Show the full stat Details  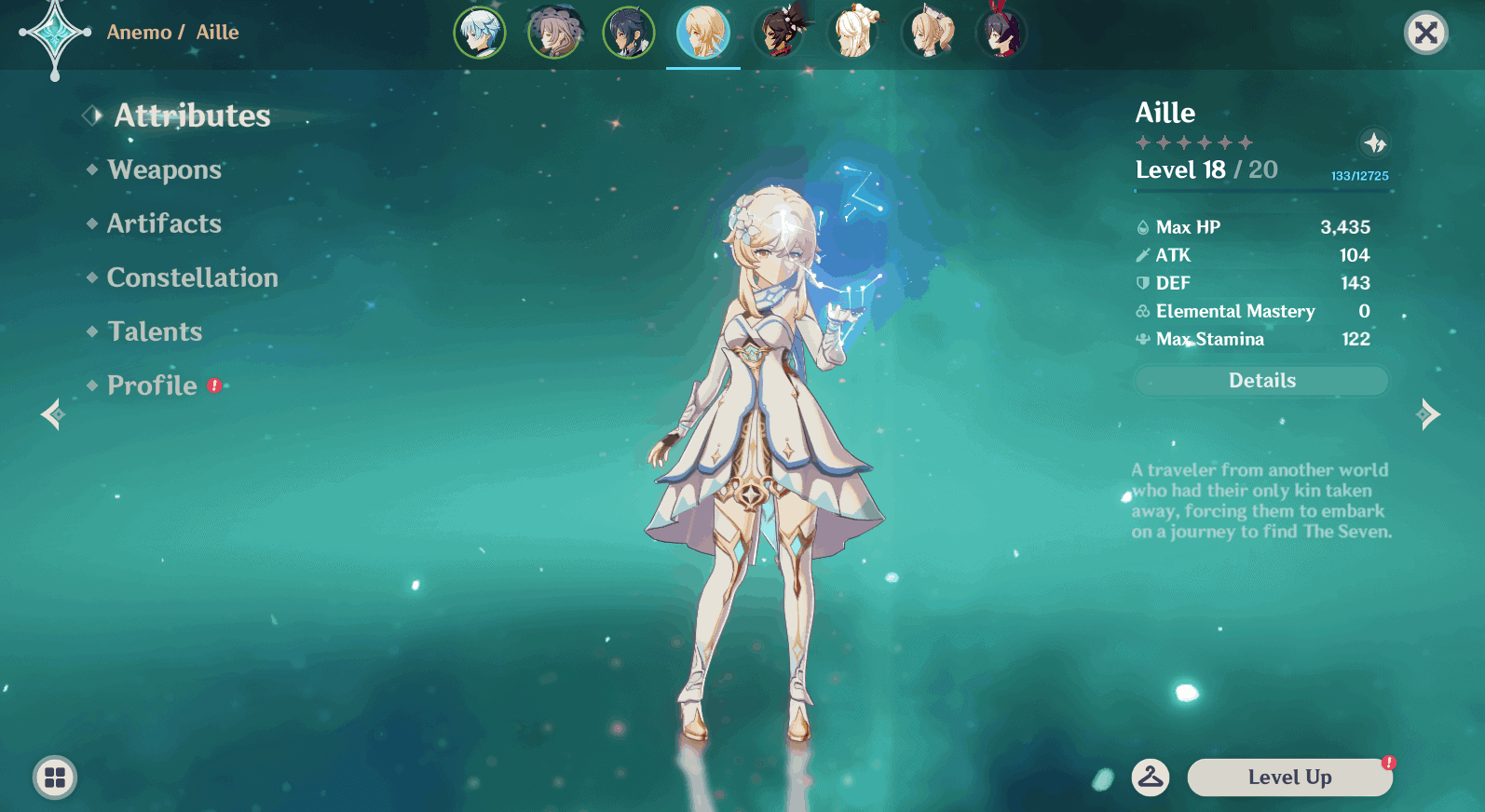[x=1261, y=380]
